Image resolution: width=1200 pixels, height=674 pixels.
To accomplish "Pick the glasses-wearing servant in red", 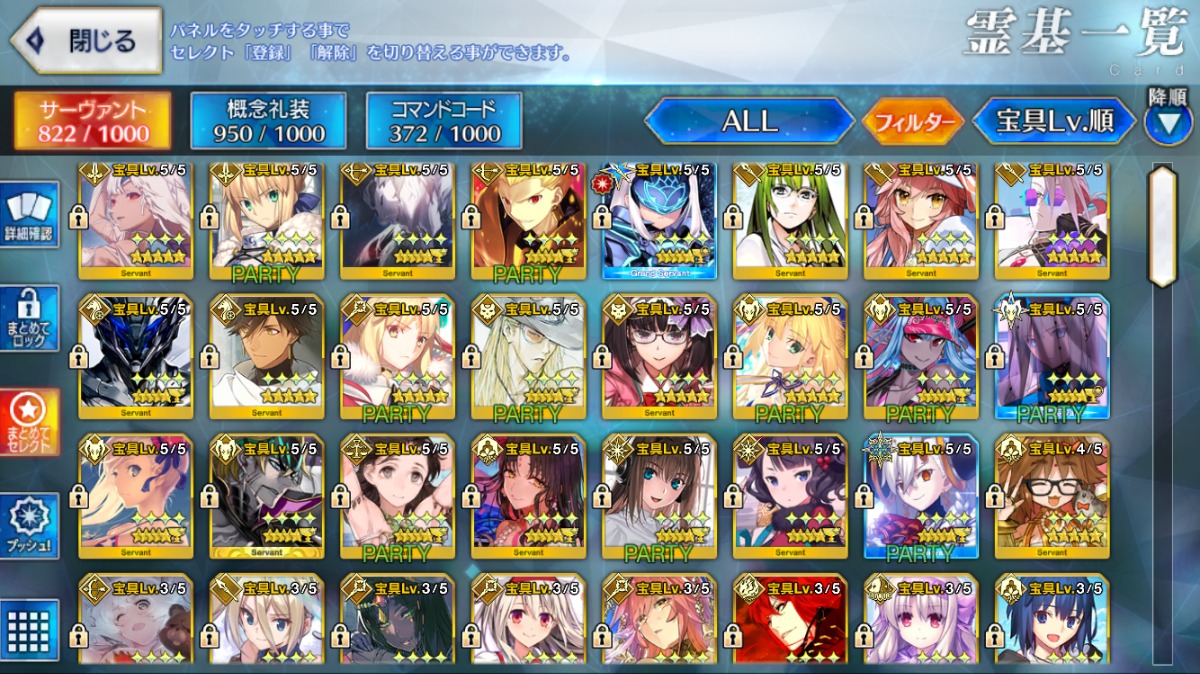I will coord(659,357).
